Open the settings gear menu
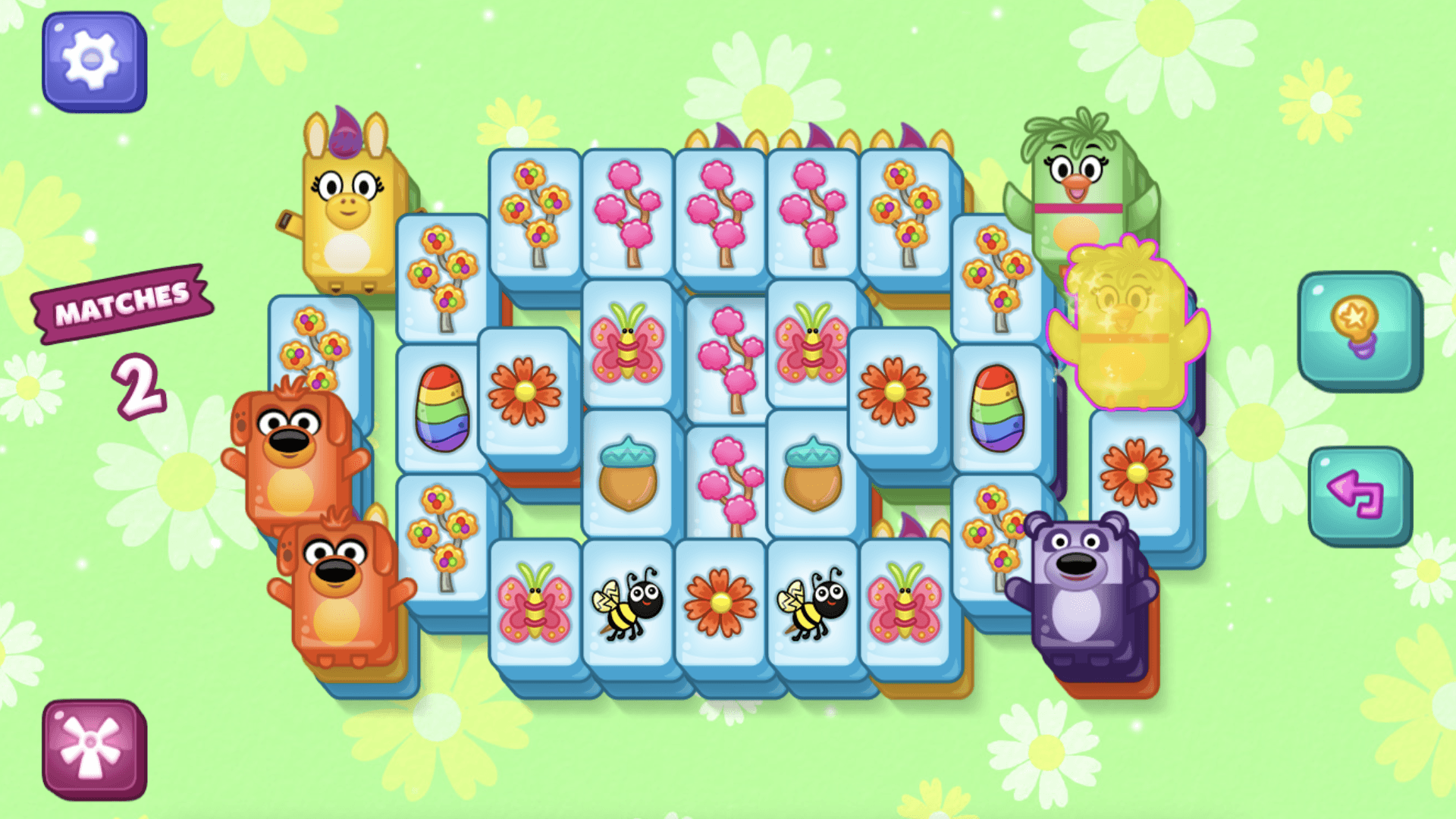Viewport: 1456px width, 819px height. pos(93,61)
